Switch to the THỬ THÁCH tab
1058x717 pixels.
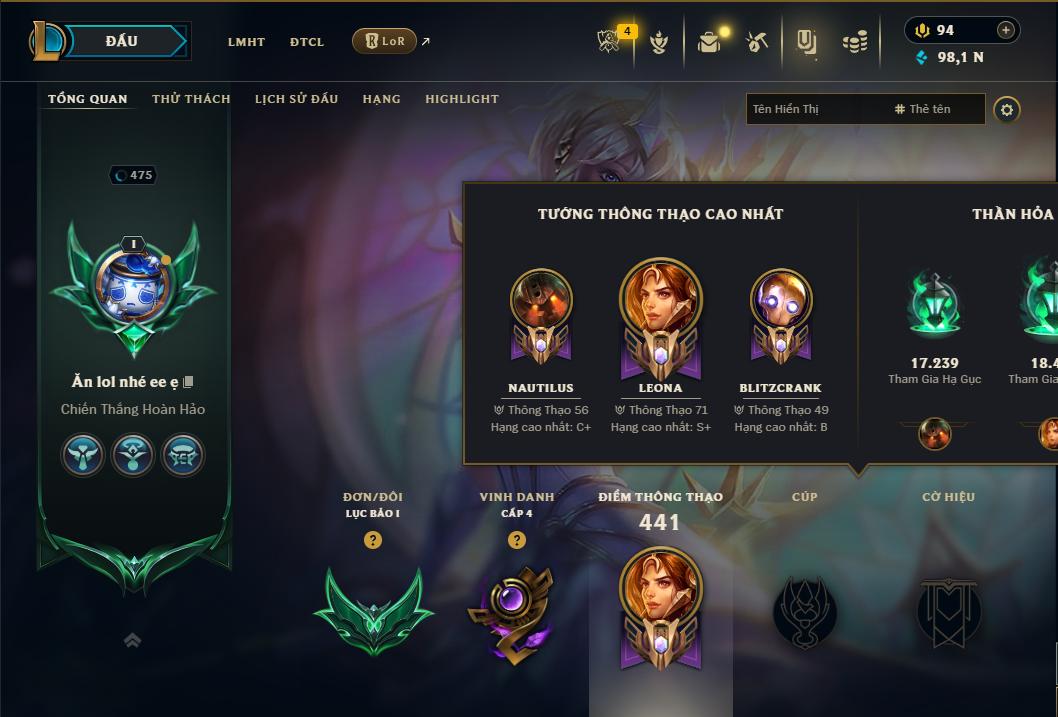(191, 99)
